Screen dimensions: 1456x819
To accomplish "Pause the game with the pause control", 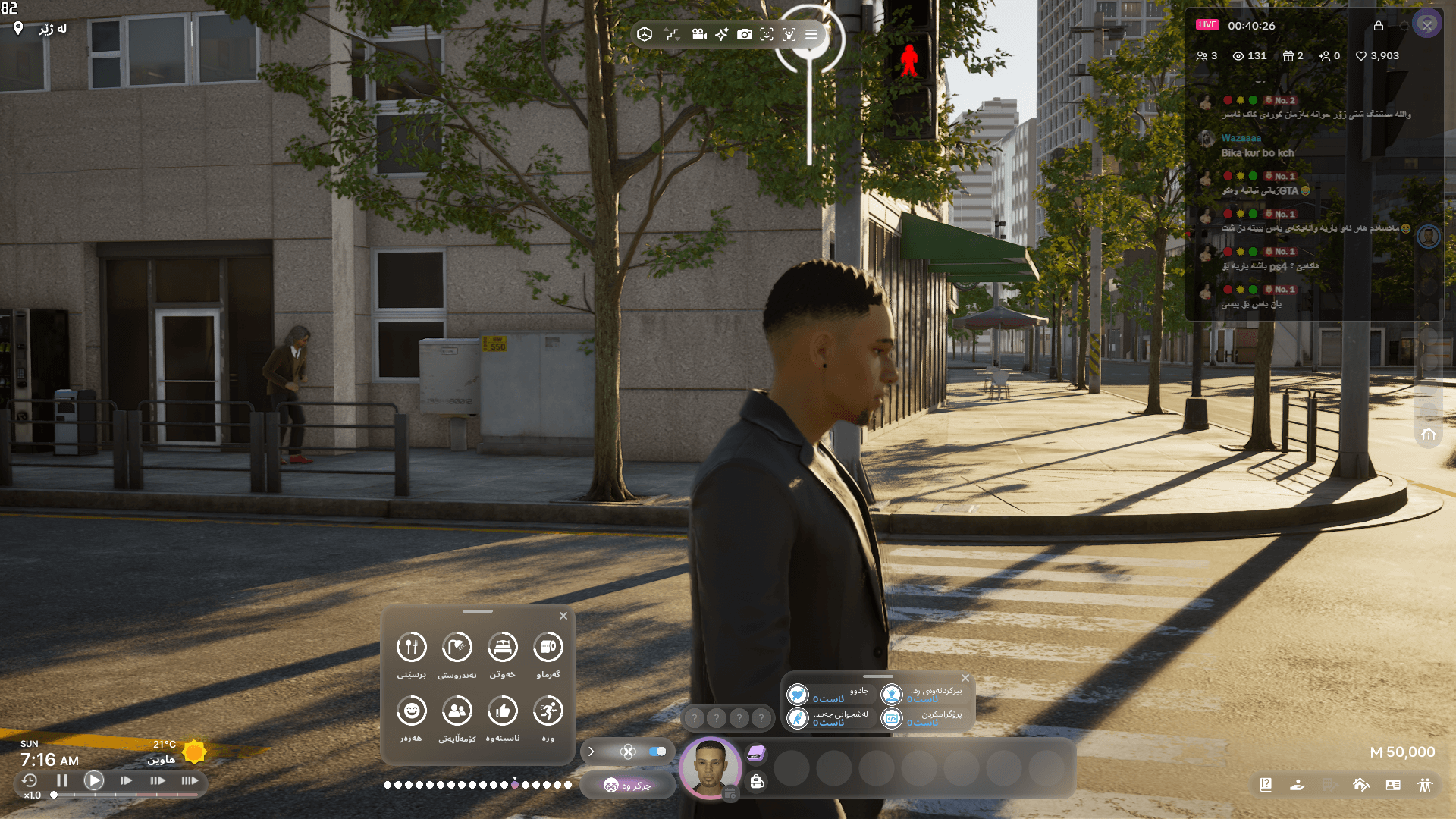I will coord(62,780).
